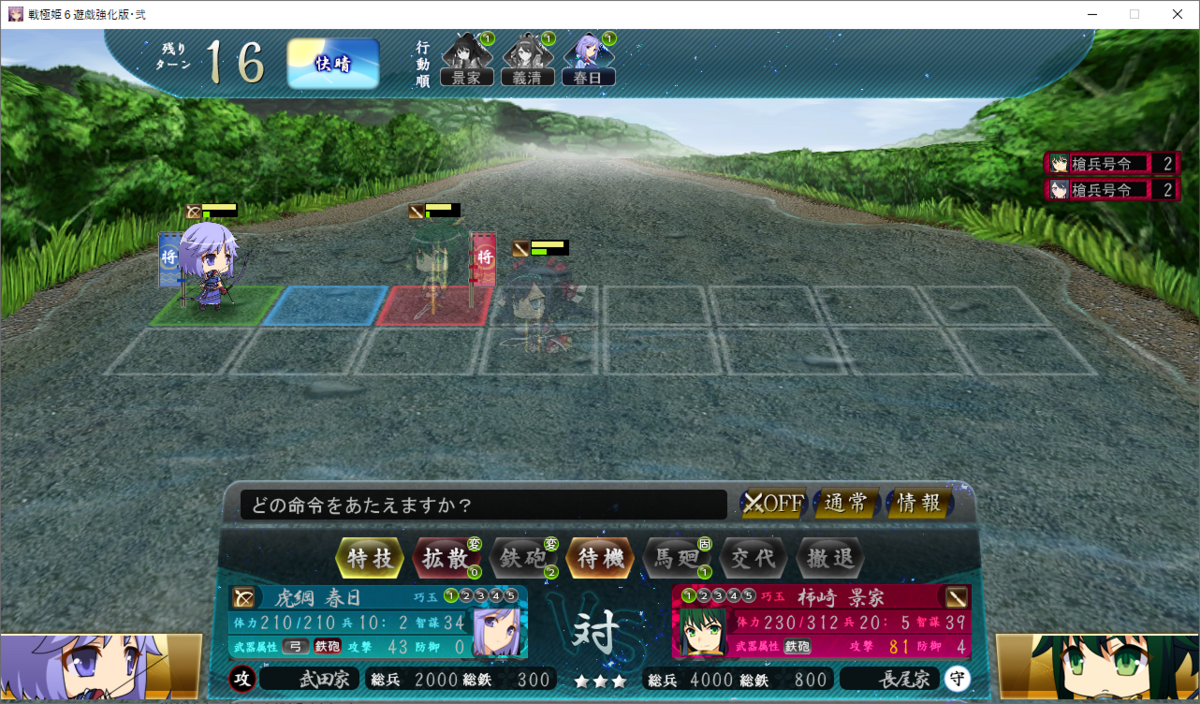1200x704 pixels.
Task: Close the game window
Action: click(x=1176, y=14)
